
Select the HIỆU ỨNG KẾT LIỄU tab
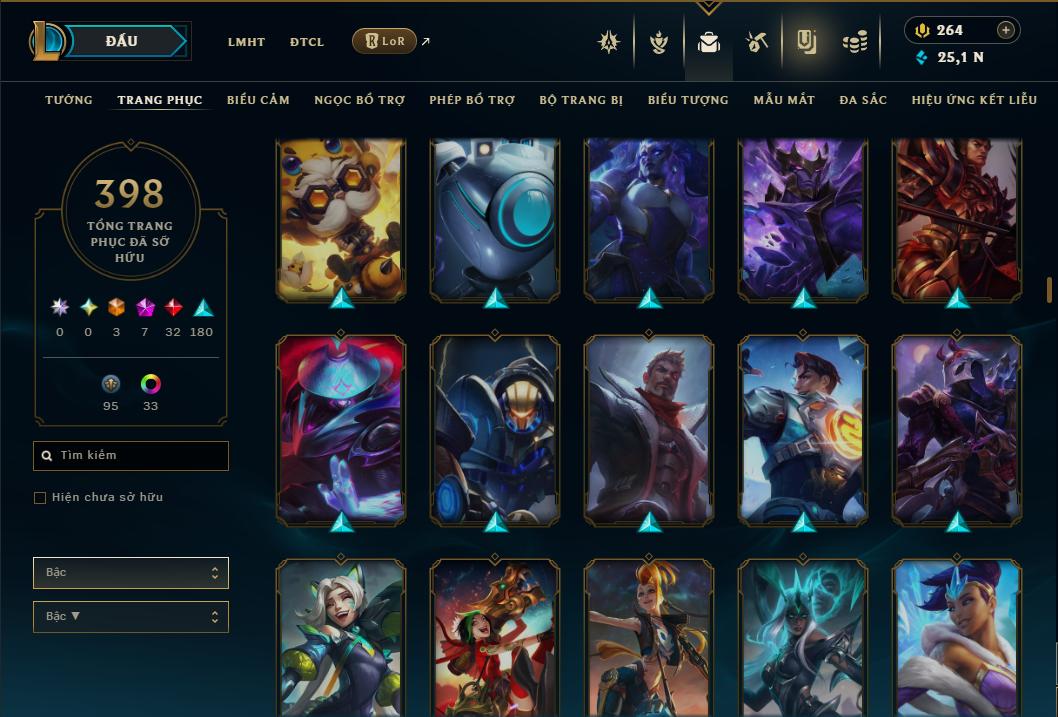click(x=974, y=100)
